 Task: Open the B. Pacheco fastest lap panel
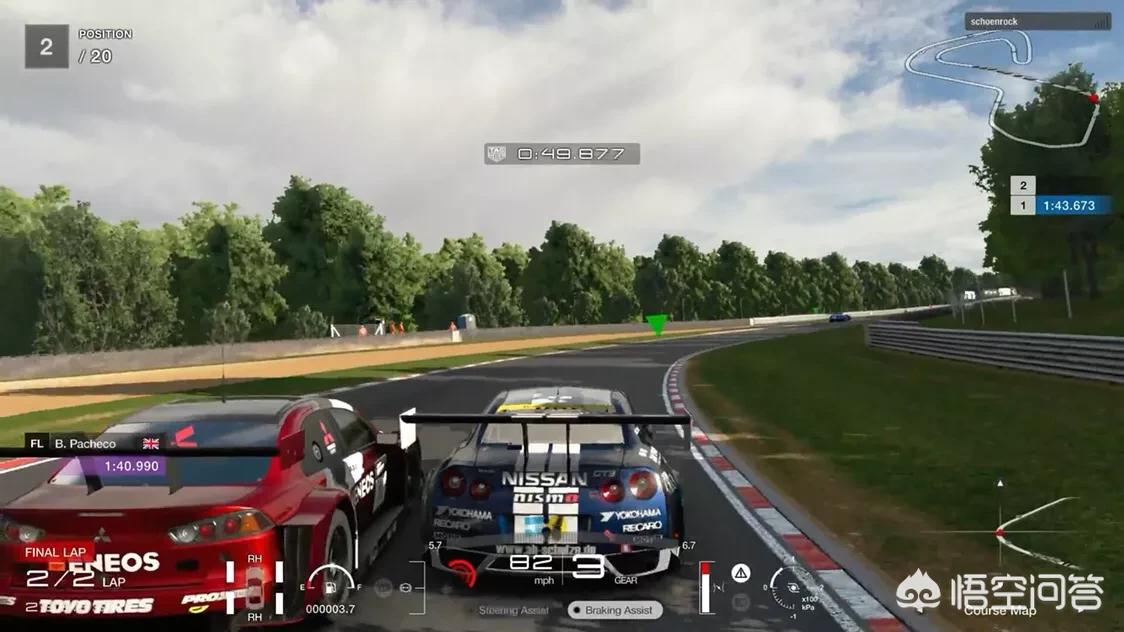tap(96, 454)
